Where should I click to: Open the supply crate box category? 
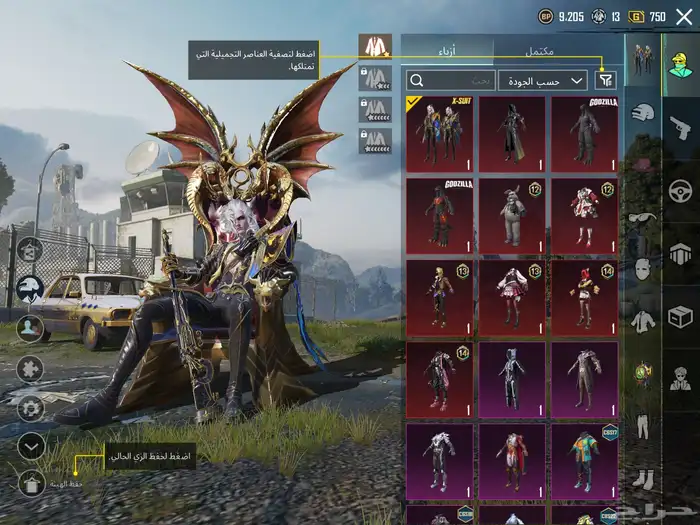[680, 317]
